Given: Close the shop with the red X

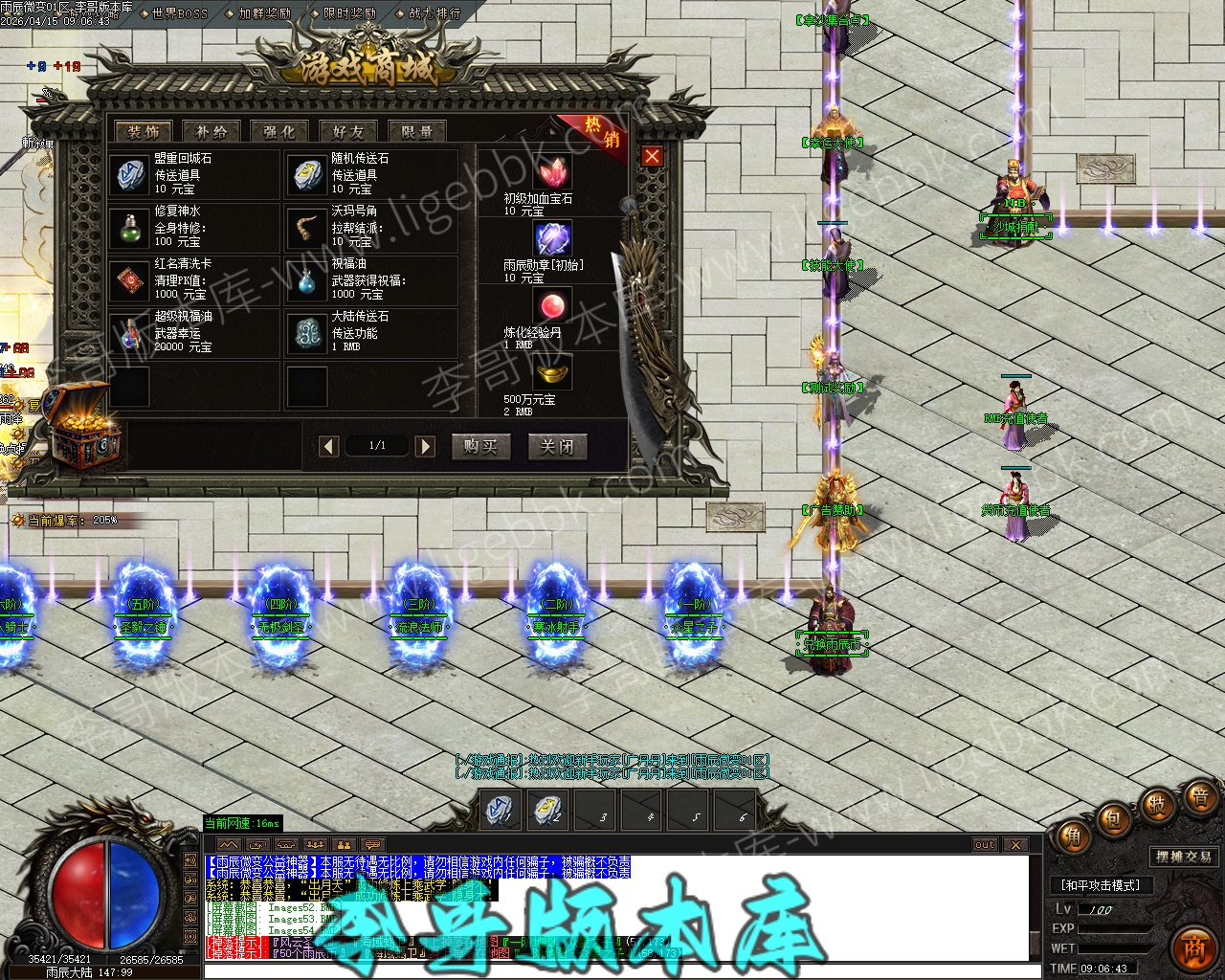Looking at the screenshot, I should [x=652, y=156].
